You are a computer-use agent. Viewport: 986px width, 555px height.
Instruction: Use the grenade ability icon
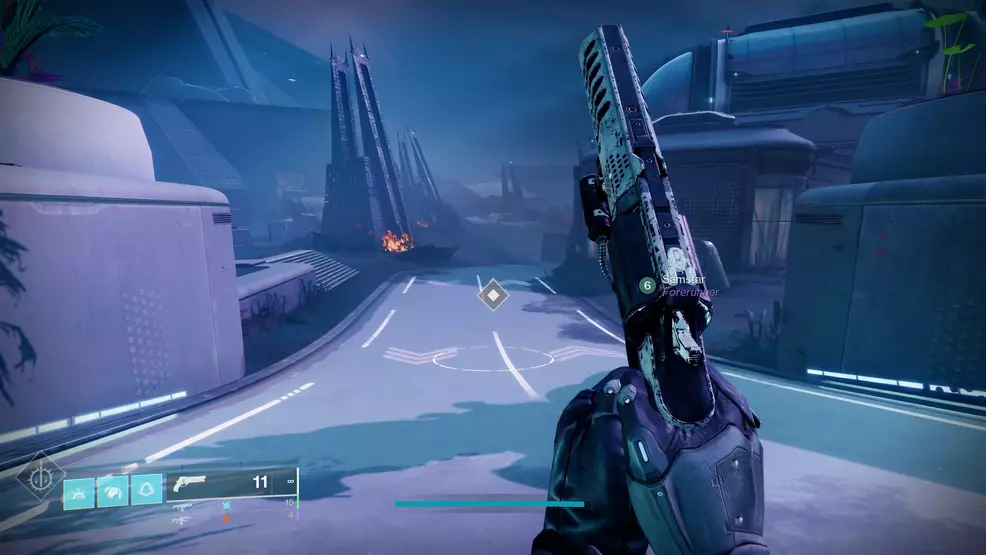pos(79,490)
